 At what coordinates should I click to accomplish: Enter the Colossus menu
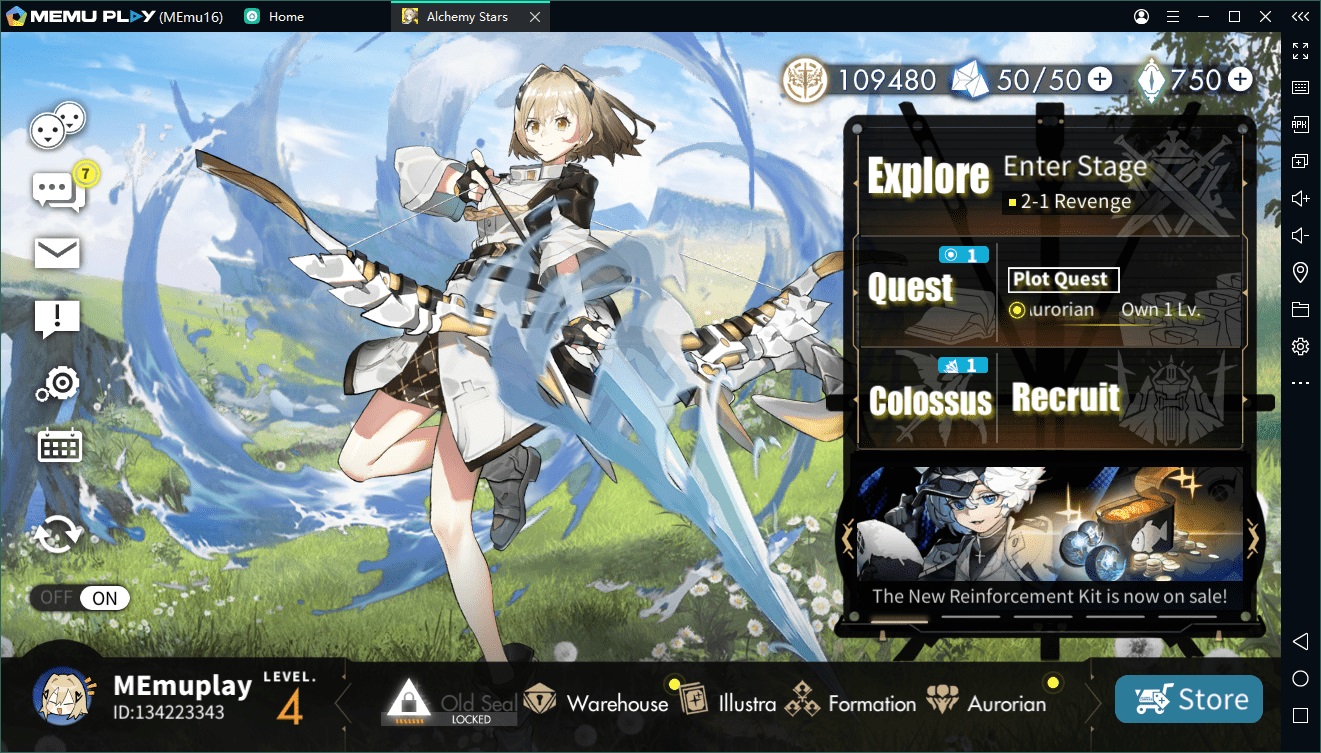coord(930,401)
